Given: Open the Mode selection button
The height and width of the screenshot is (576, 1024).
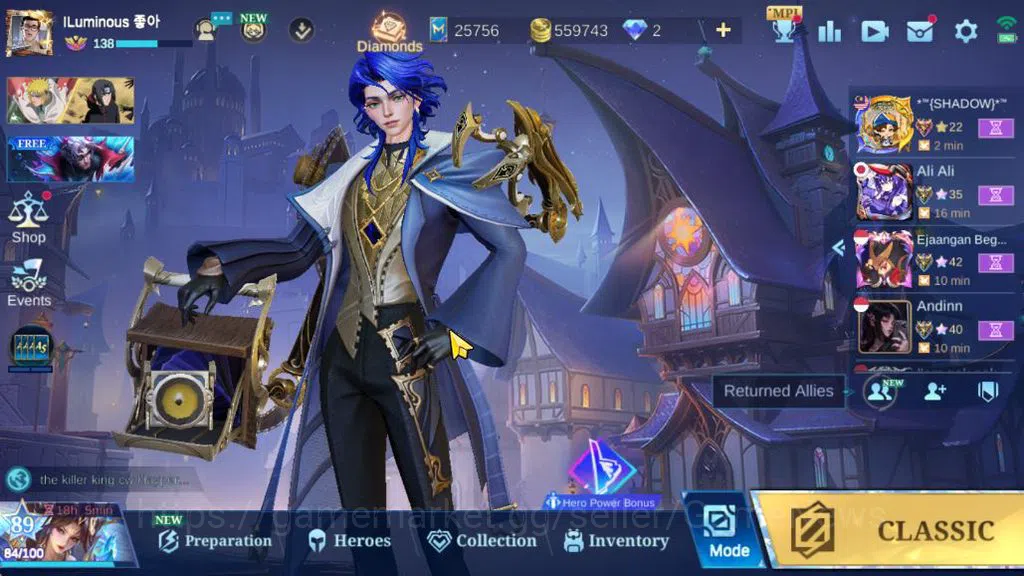Looking at the screenshot, I should pyautogui.click(x=727, y=530).
